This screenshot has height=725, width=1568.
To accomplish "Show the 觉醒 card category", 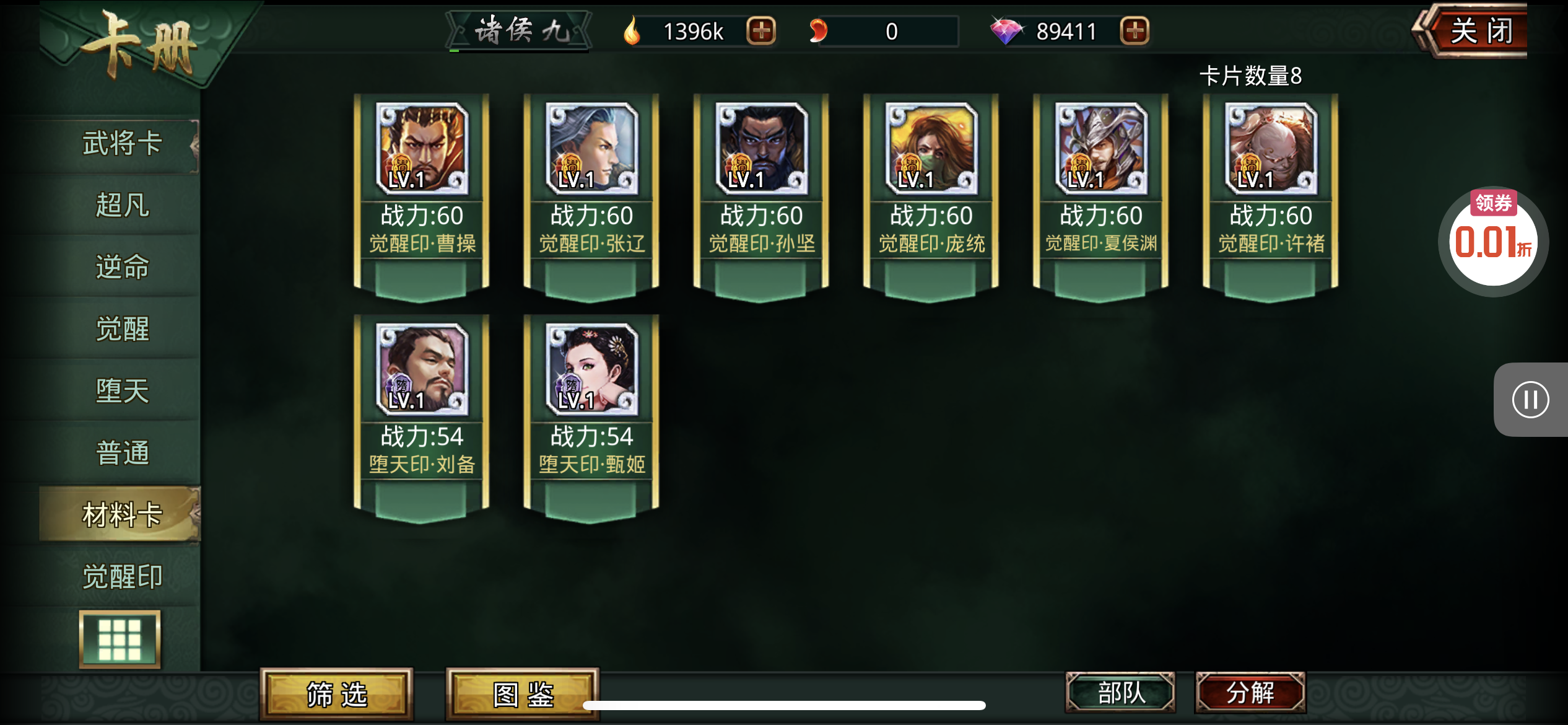I will (x=122, y=329).
